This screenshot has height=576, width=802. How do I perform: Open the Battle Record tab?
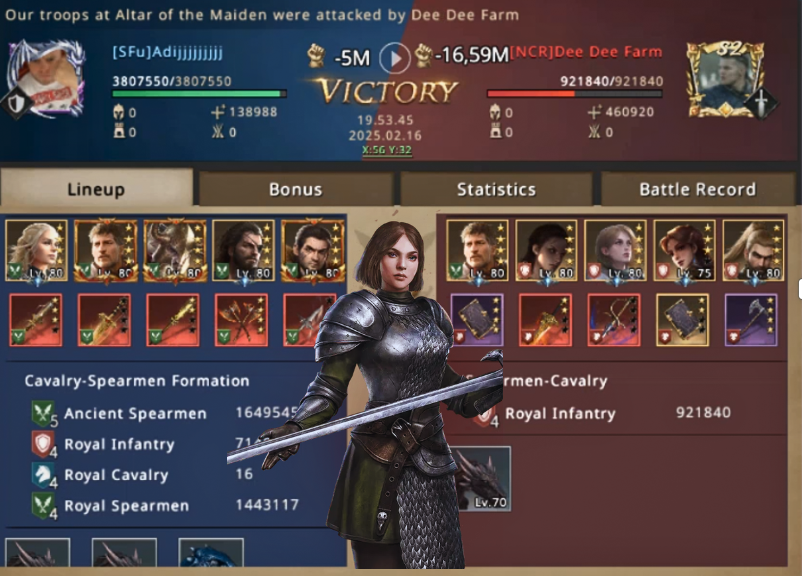pyautogui.click(x=697, y=189)
